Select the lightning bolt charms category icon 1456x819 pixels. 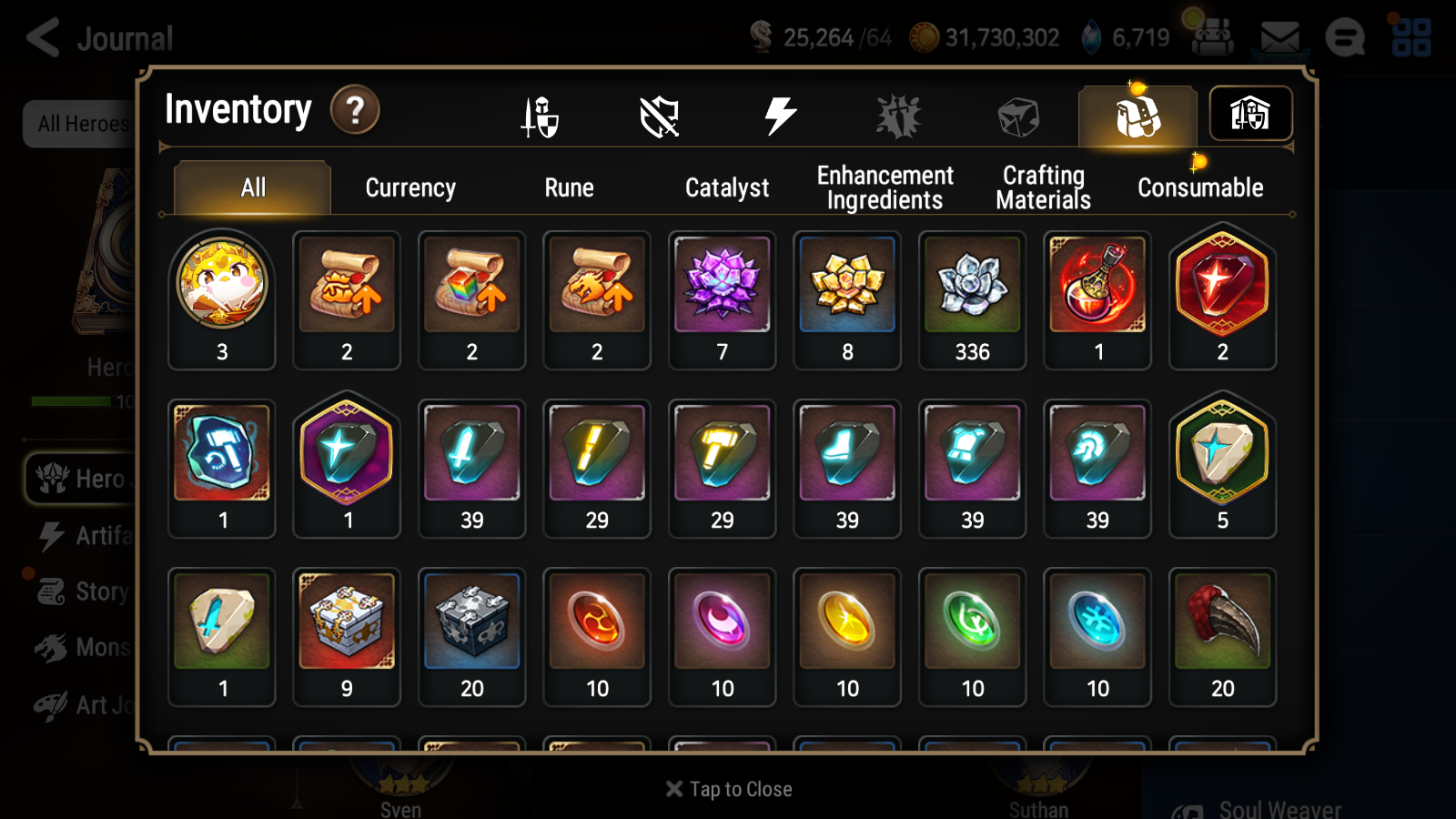coord(778,113)
